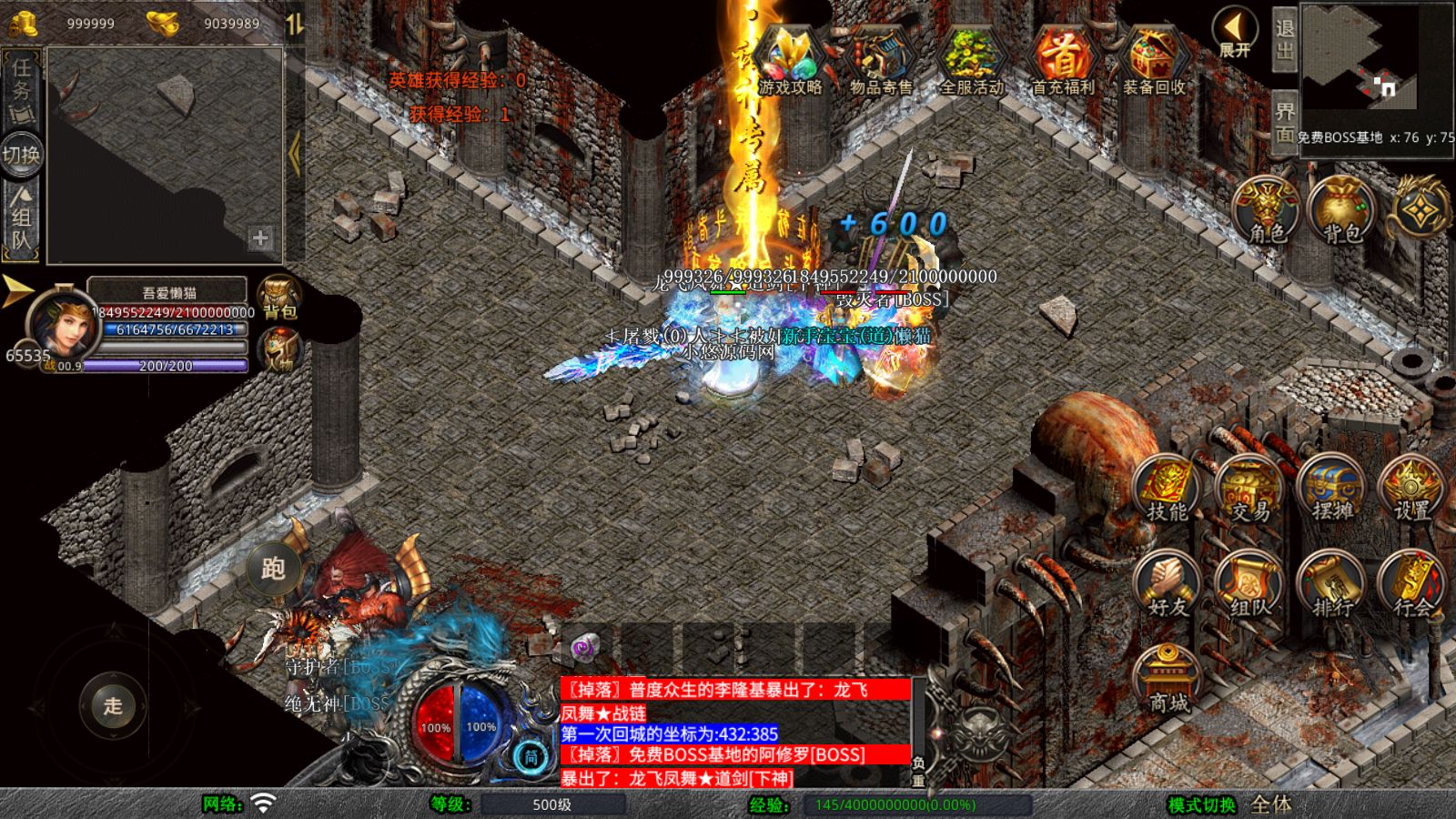This screenshot has width=1456, height=819.
Task: Click the 展开 expand arrow button
Action: click(1235, 33)
